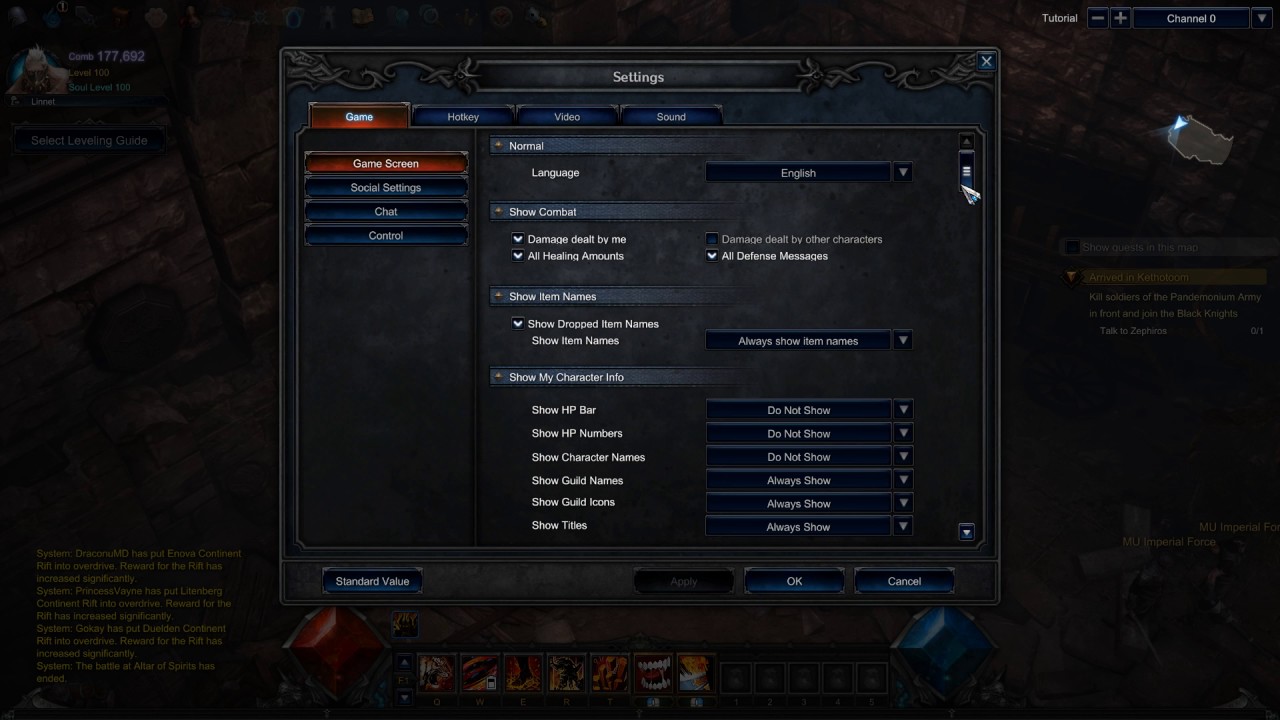Image resolution: width=1280 pixels, height=720 pixels.
Task: Click the Standard Value button
Action: (372, 581)
